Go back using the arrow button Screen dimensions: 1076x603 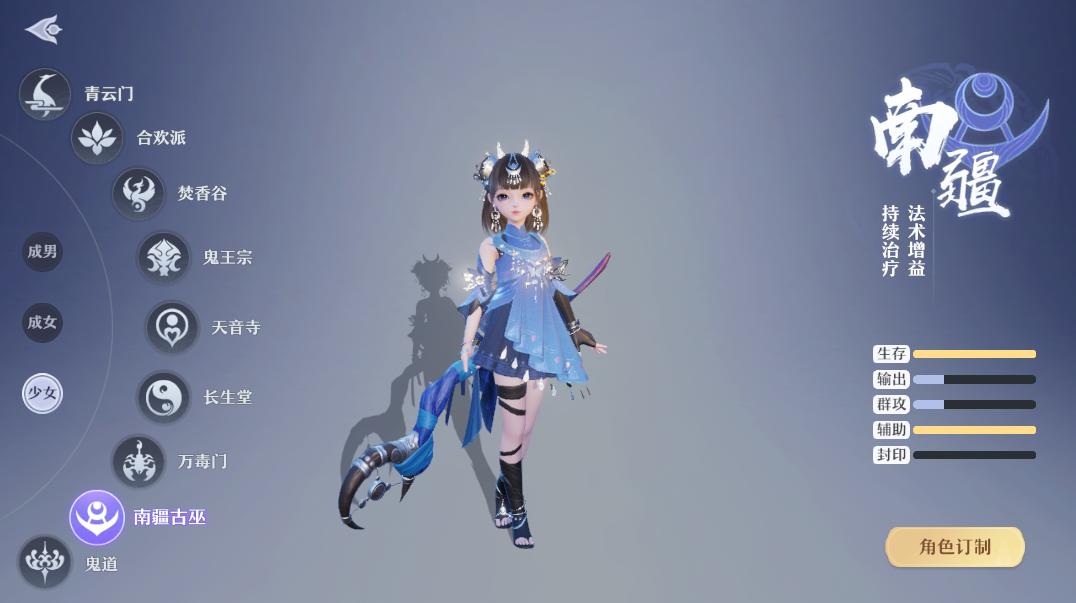(44, 30)
